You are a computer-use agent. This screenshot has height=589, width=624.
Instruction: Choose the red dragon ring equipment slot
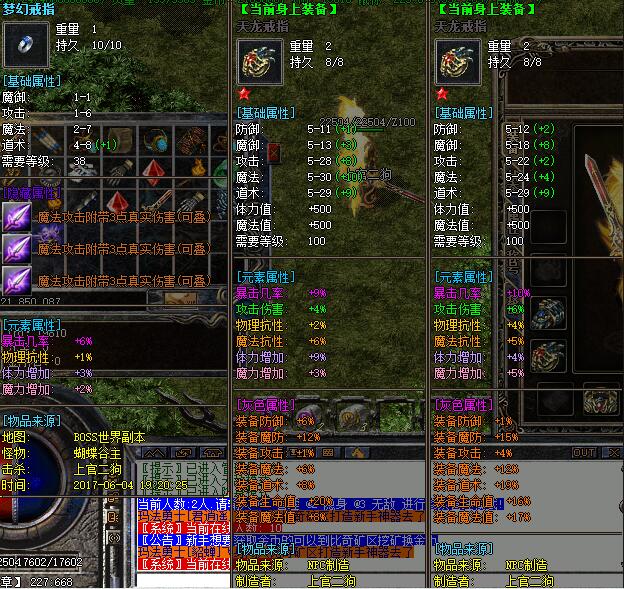click(546, 355)
